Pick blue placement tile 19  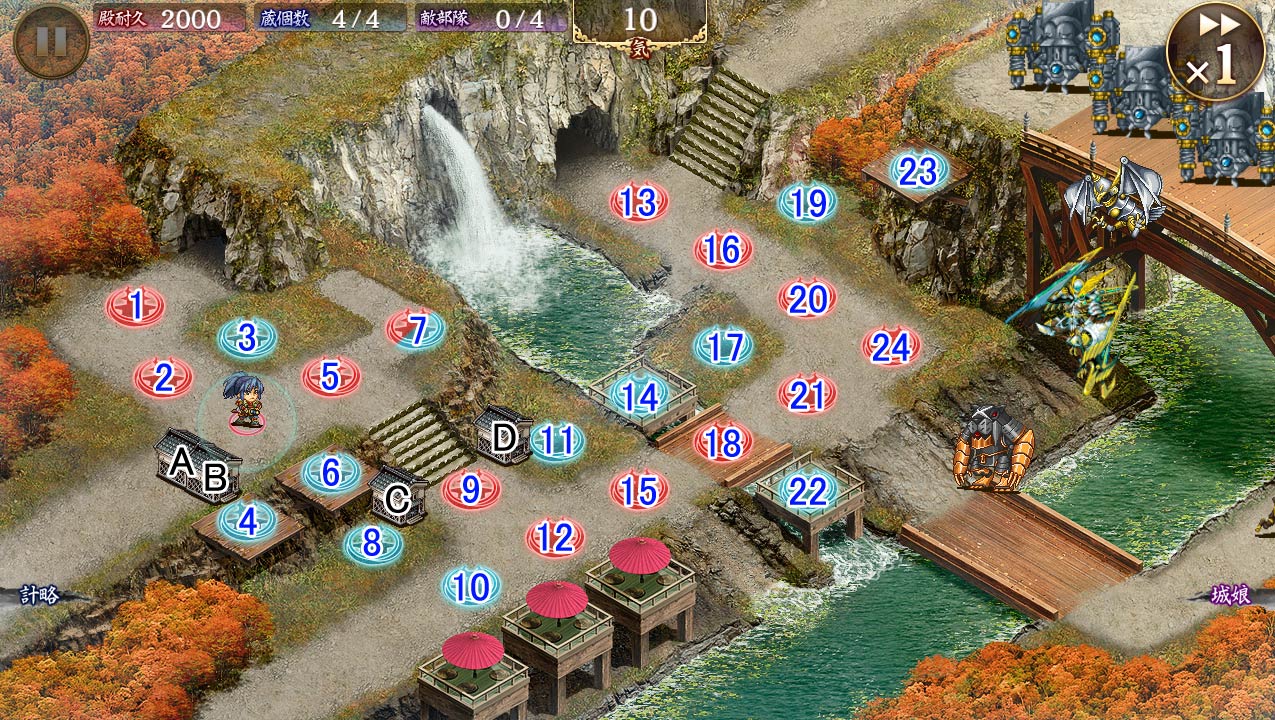pyautogui.click(x=807, y=203)
